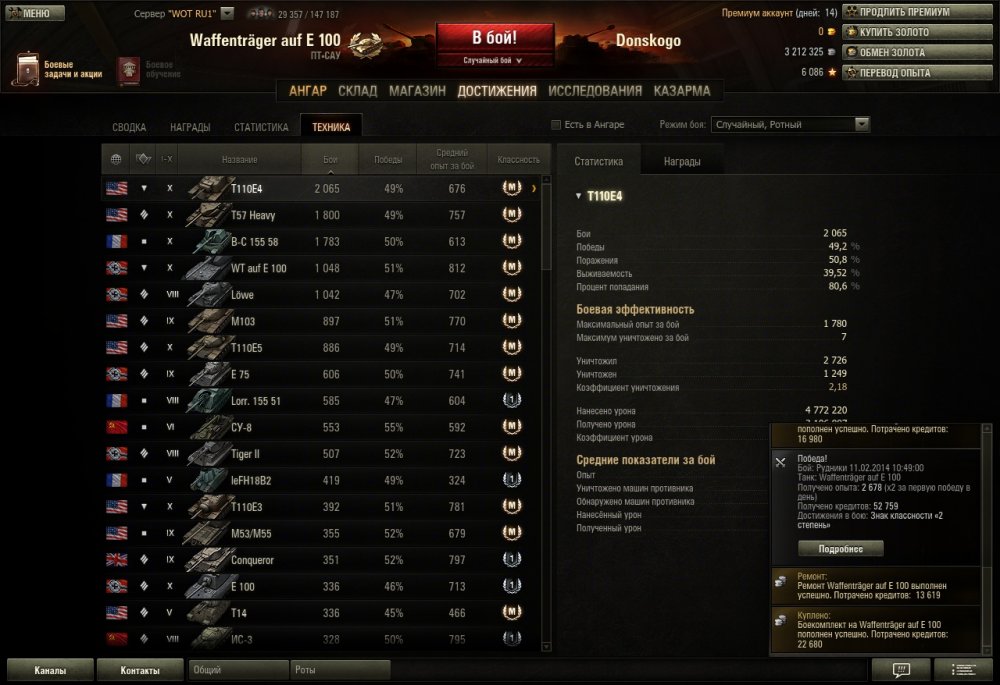The width and height of the screenshot is (1000, 685).
Task: Toggle Есть в Ангаре checkbox
Action: 557,125
